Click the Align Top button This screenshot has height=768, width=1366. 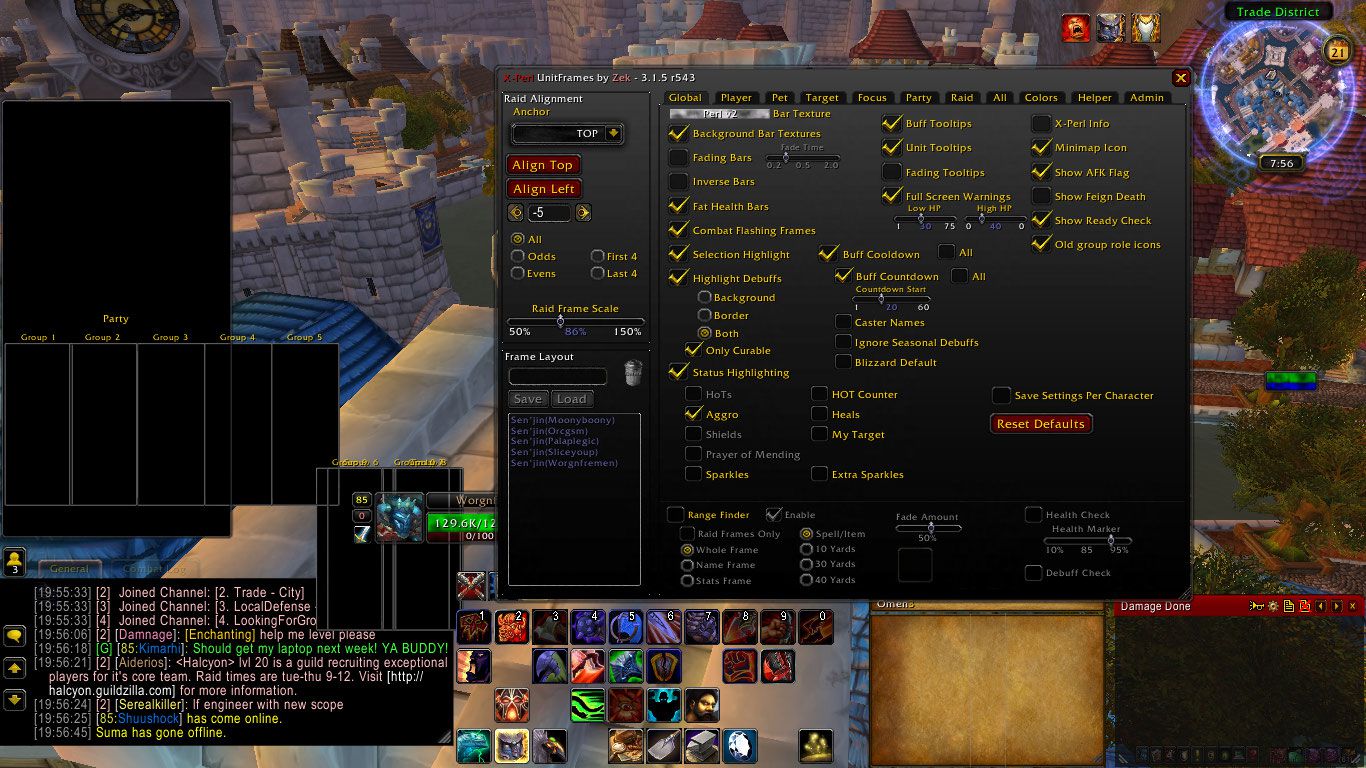(543, 165)
